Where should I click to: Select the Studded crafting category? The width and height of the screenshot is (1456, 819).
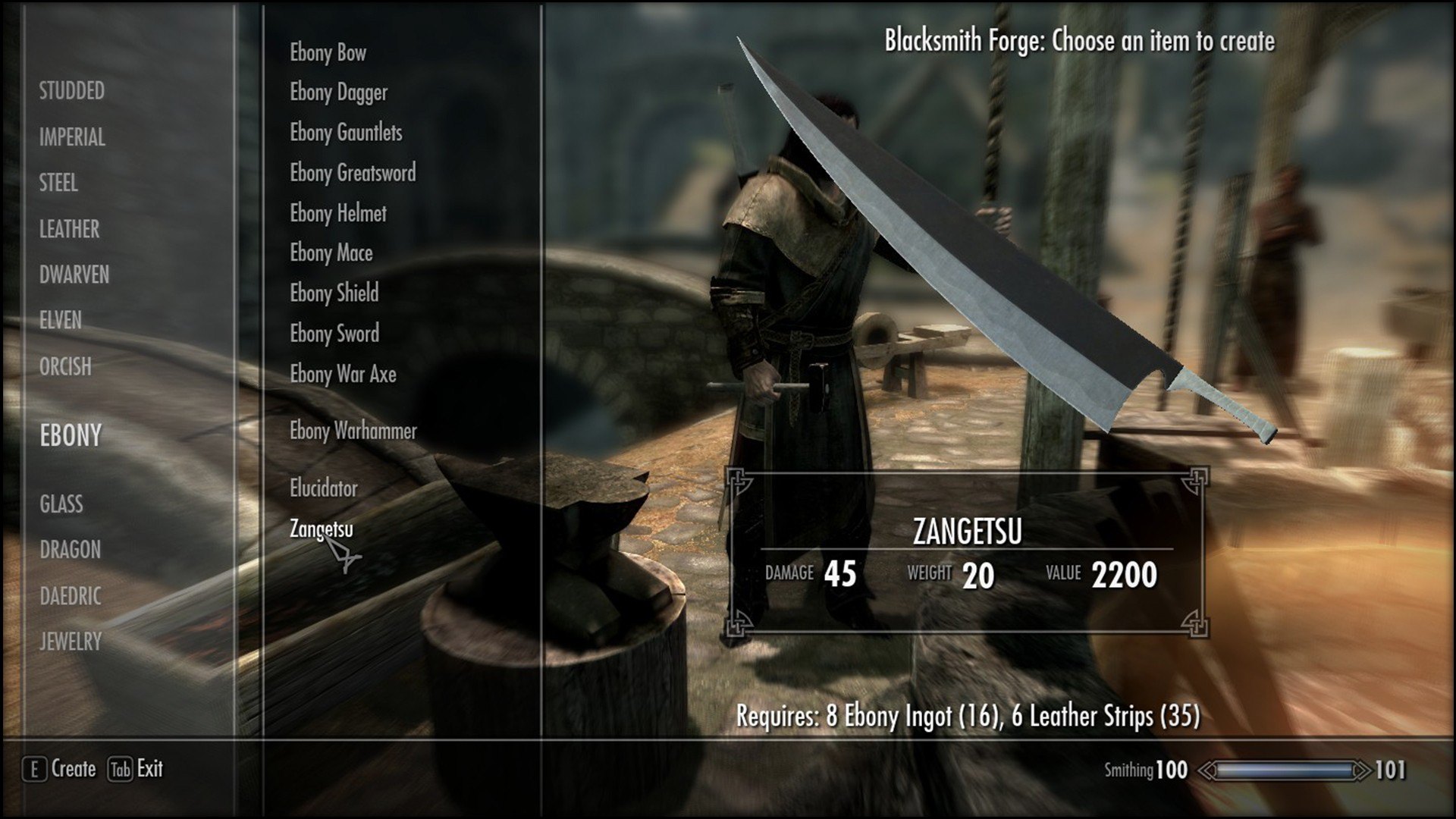point(72,91)
